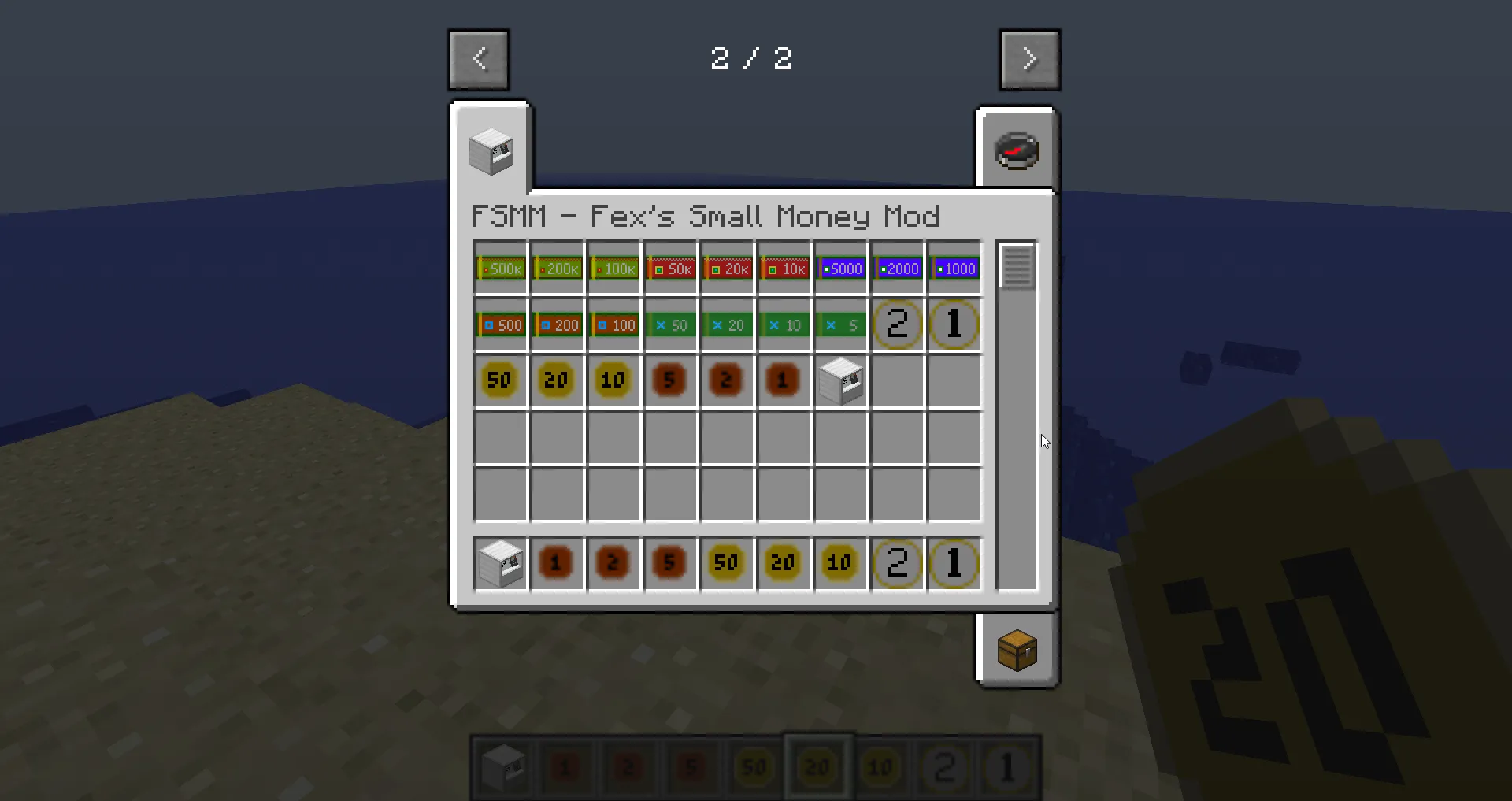Select the ATM machine block item
The width and height of the screenshot is (1512, 801).
point(840,380)
